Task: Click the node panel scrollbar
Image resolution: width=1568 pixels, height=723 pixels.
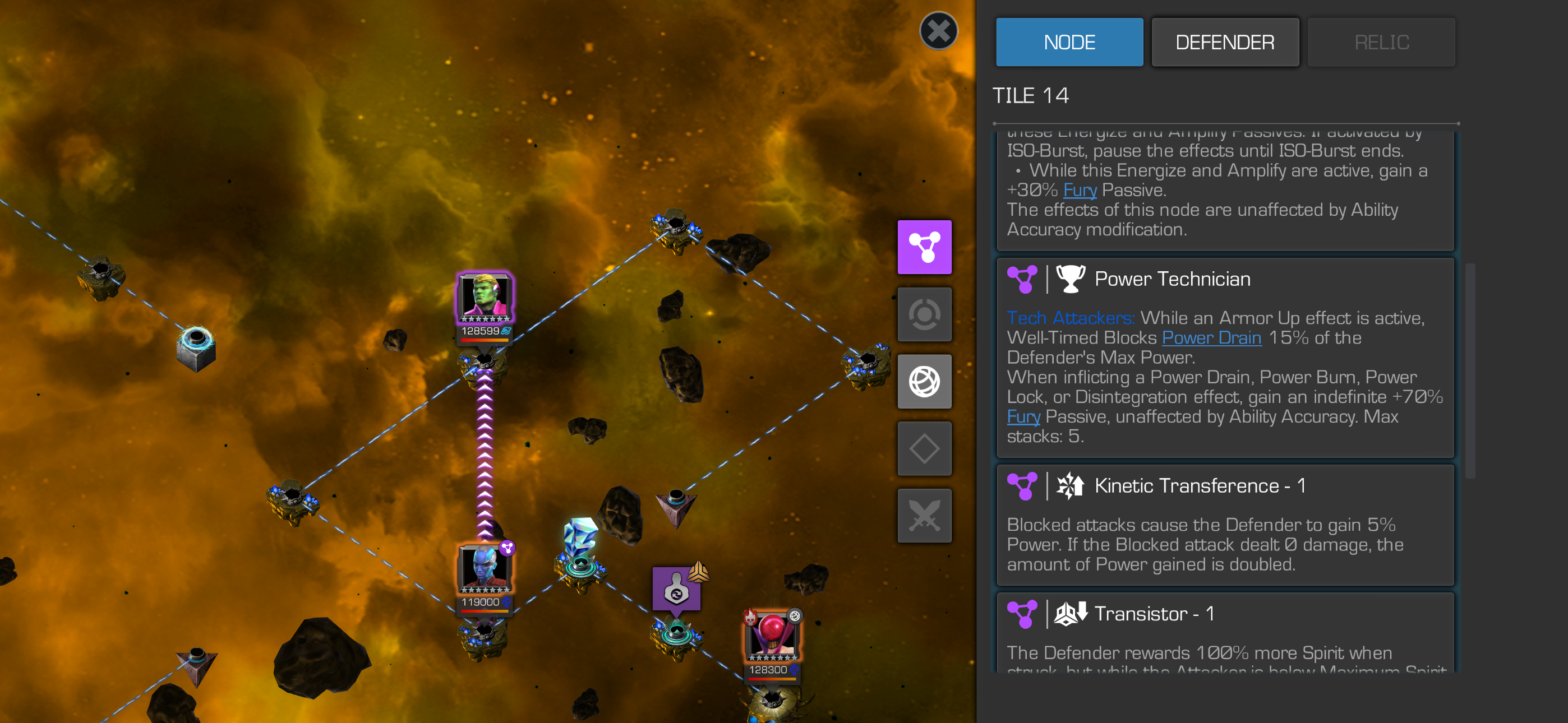Action: pos(1469,370)
